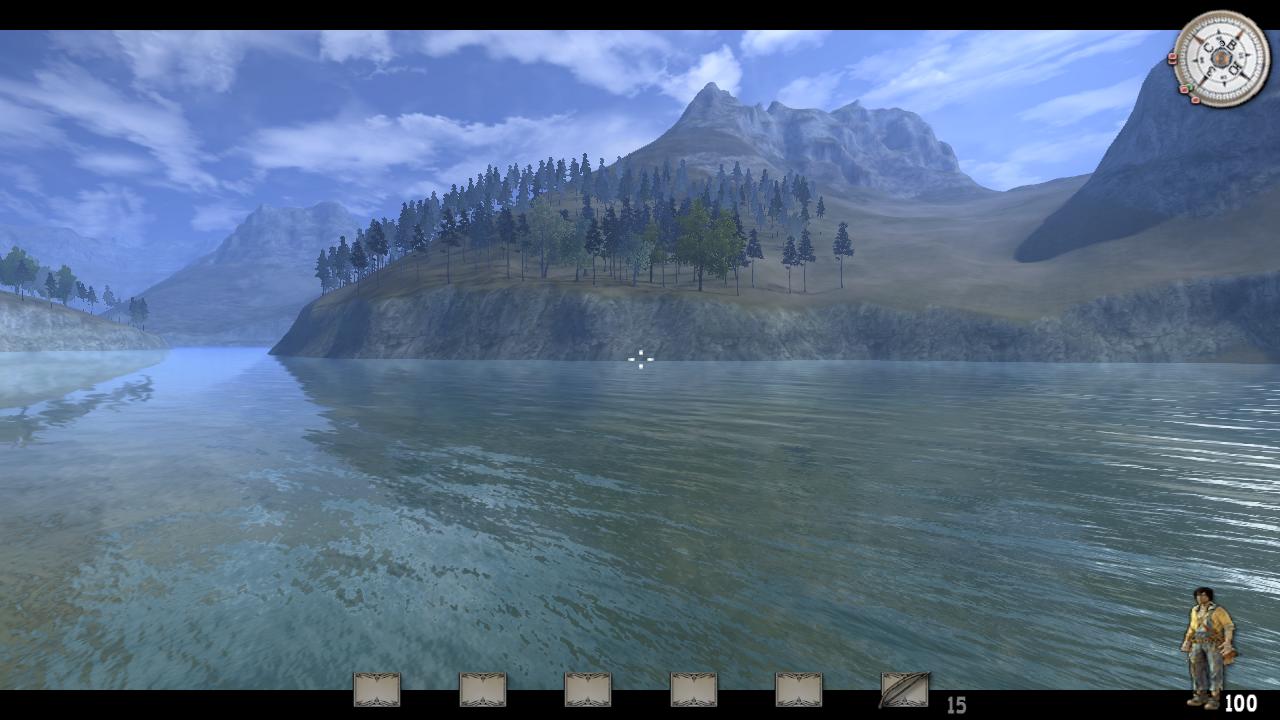
Task: Click the character figure portrait
Action: [1208, 646]
